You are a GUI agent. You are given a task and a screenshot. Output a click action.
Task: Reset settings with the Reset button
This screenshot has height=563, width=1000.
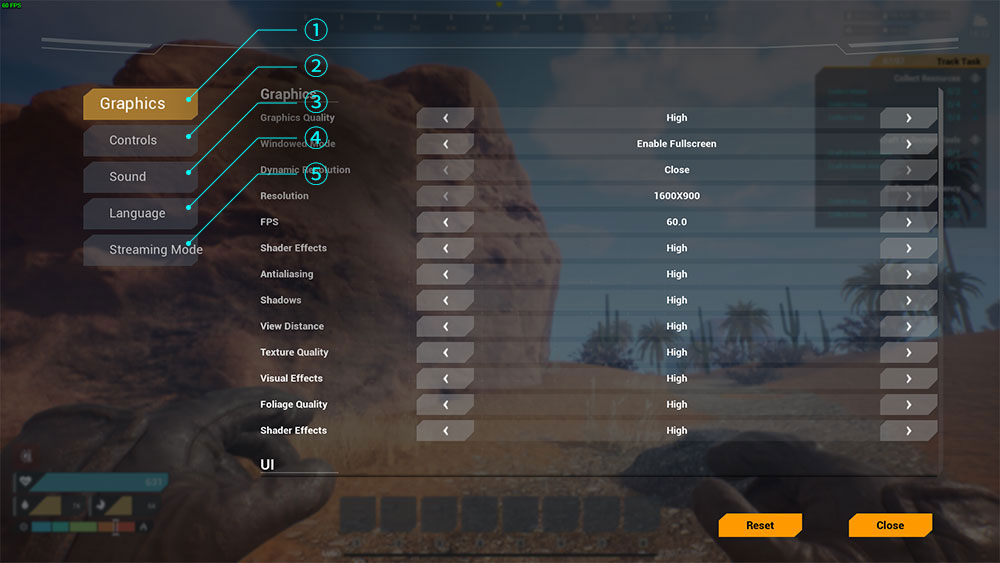pyautogui.click(x=760, y=525)
